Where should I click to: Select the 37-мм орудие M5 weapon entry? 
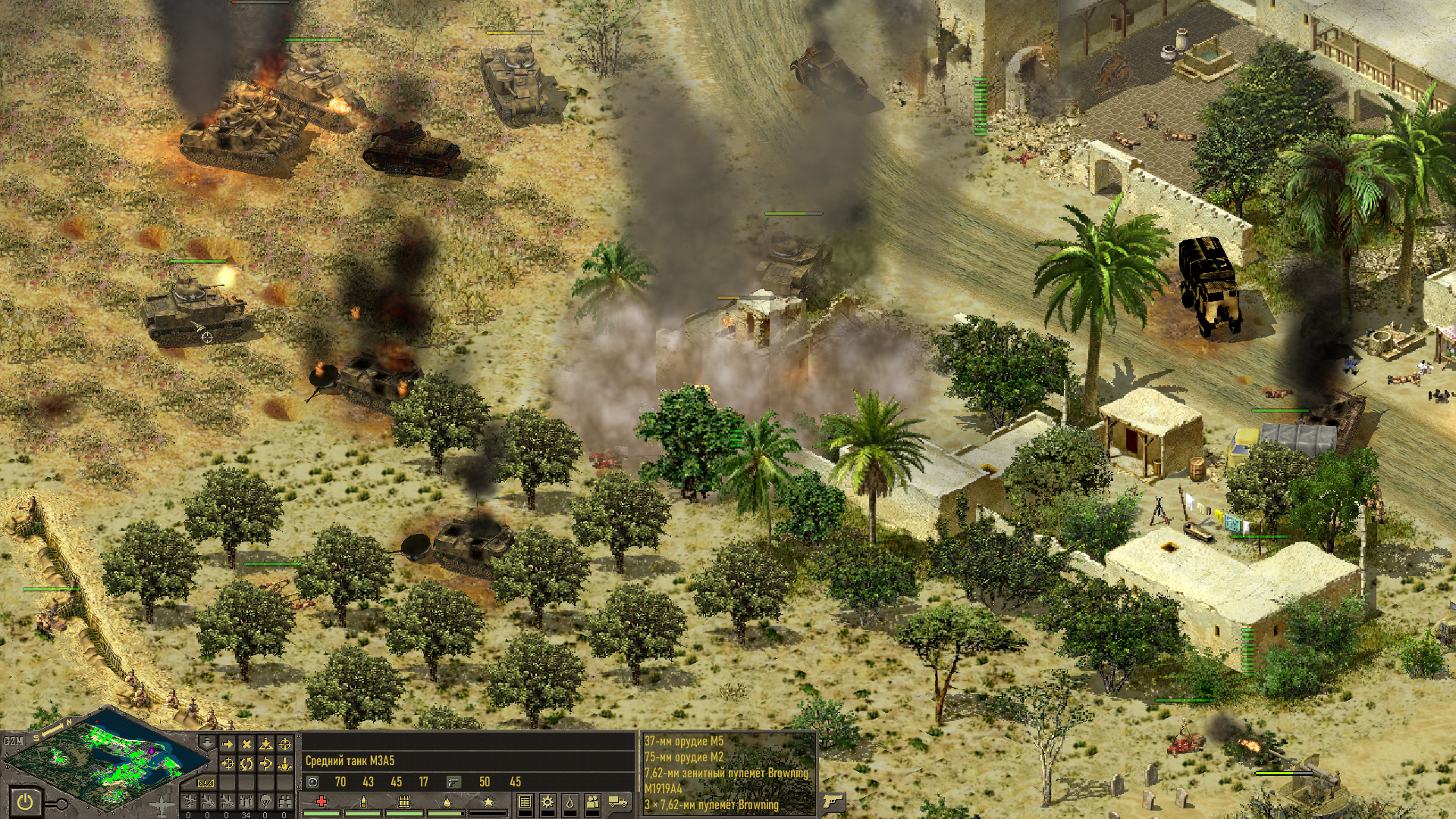point(684,741)
